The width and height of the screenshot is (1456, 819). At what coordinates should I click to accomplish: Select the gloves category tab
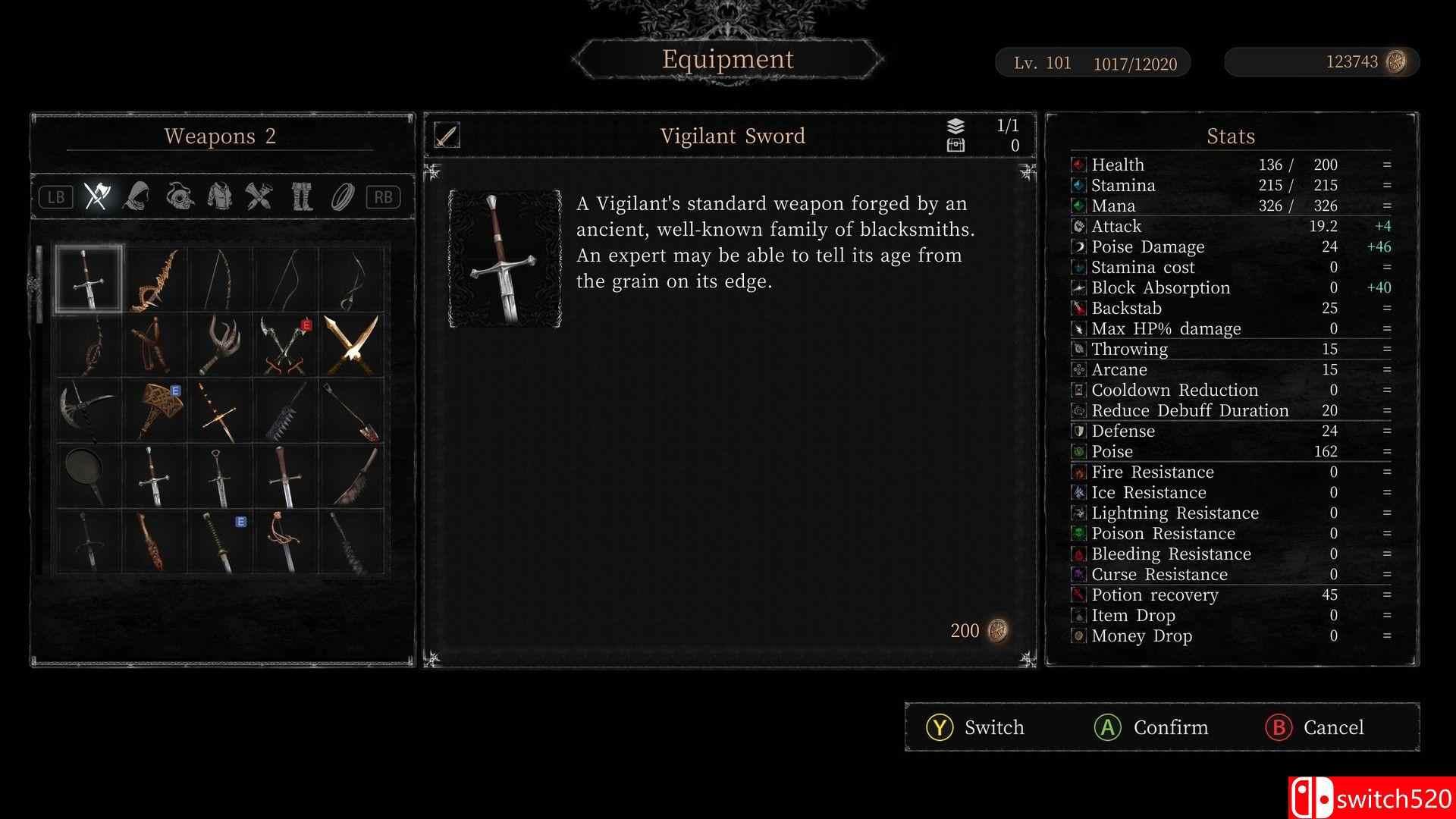259,197
